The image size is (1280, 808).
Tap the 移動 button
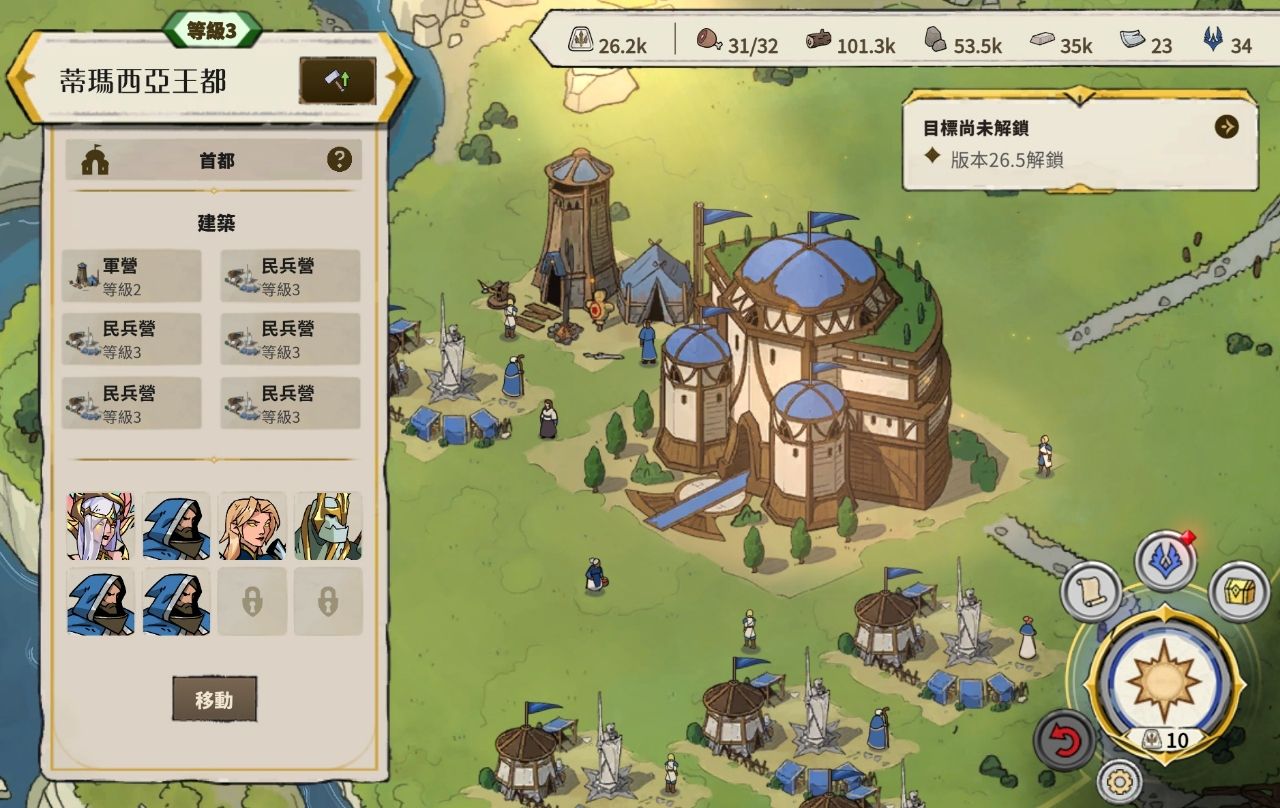pos(214,699)
